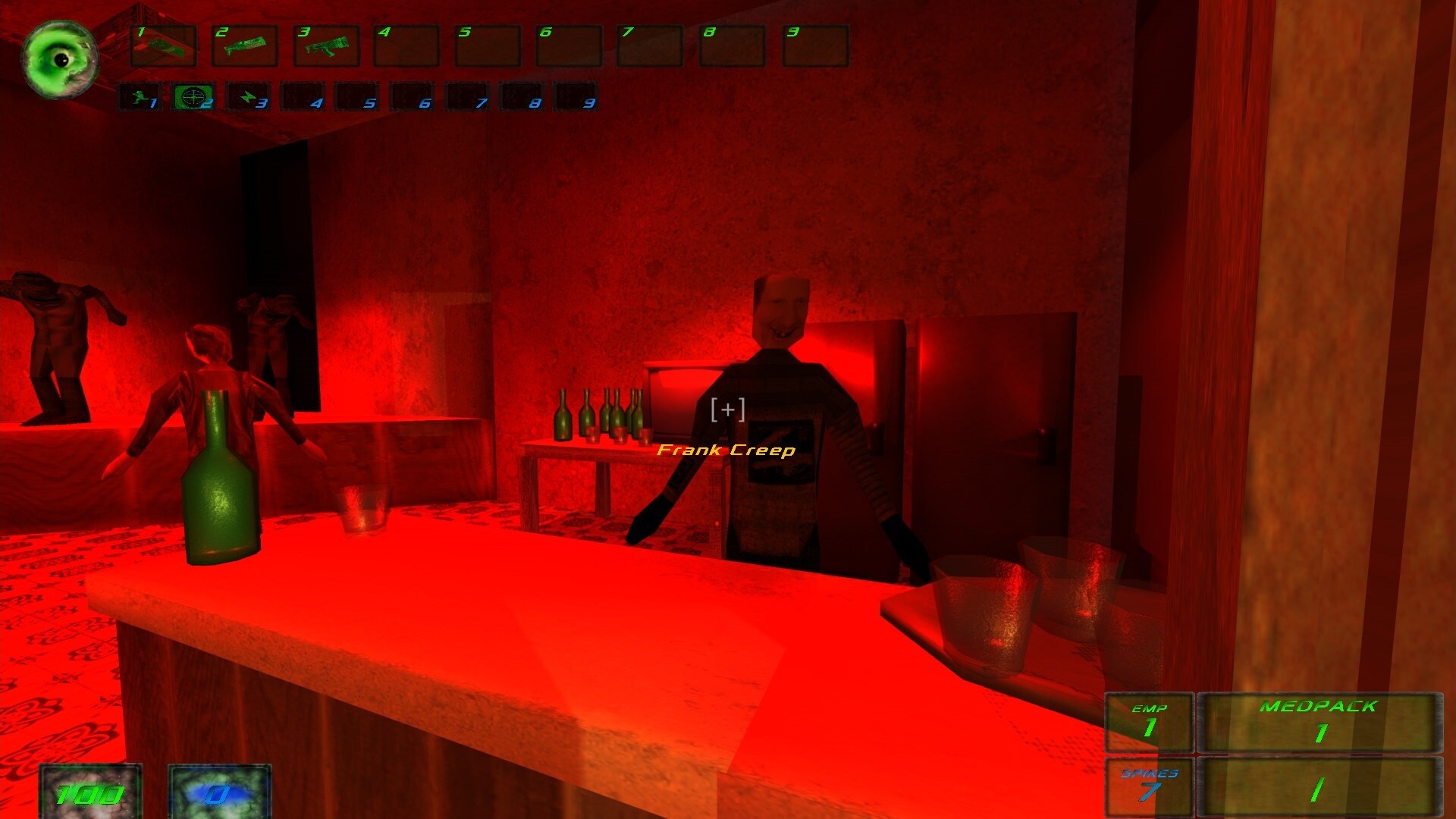Viewport: 1456px width, 819px height.
Task: Click Frank Creep's name label
Action: pos(726,450)
